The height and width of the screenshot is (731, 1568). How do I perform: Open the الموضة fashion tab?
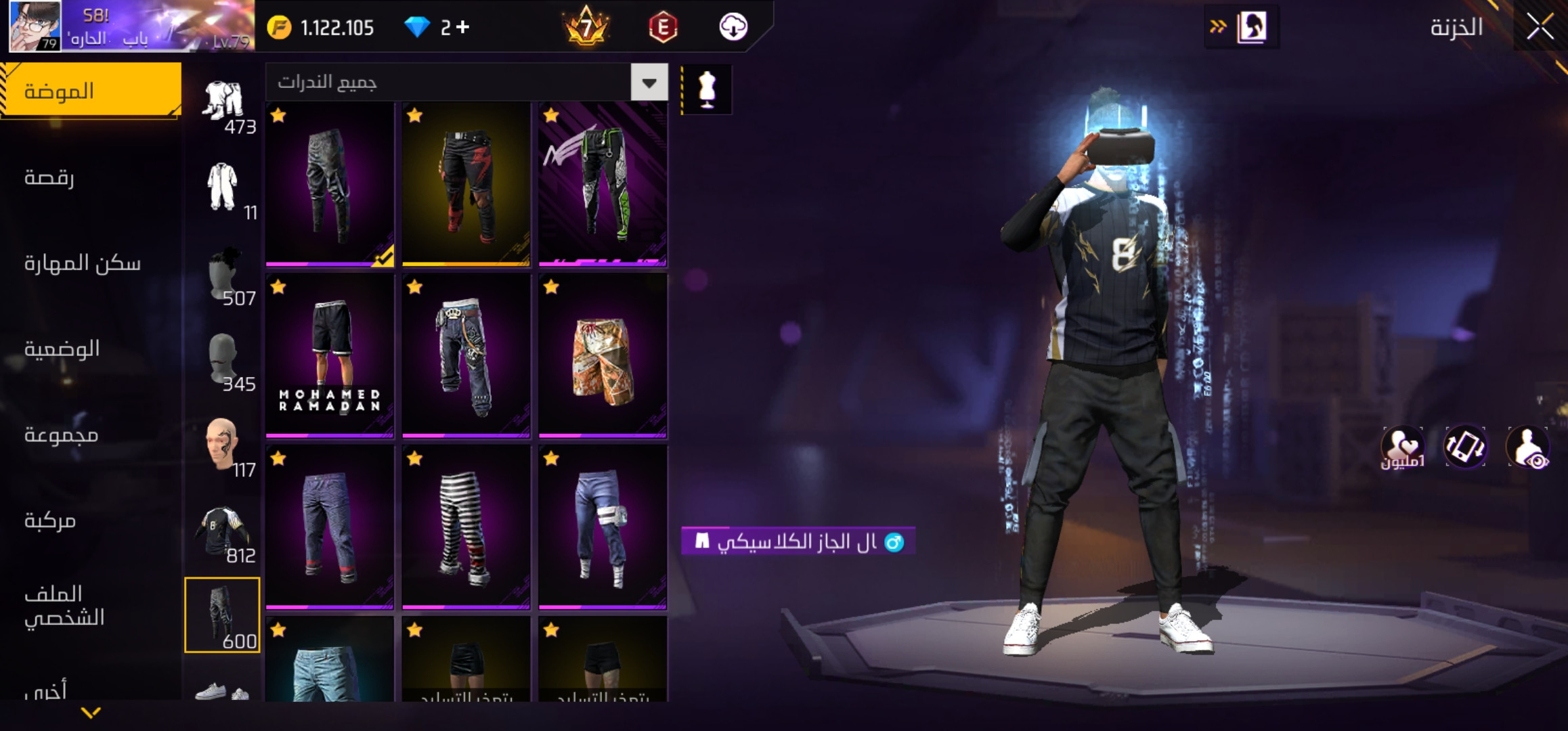(90, 91)
